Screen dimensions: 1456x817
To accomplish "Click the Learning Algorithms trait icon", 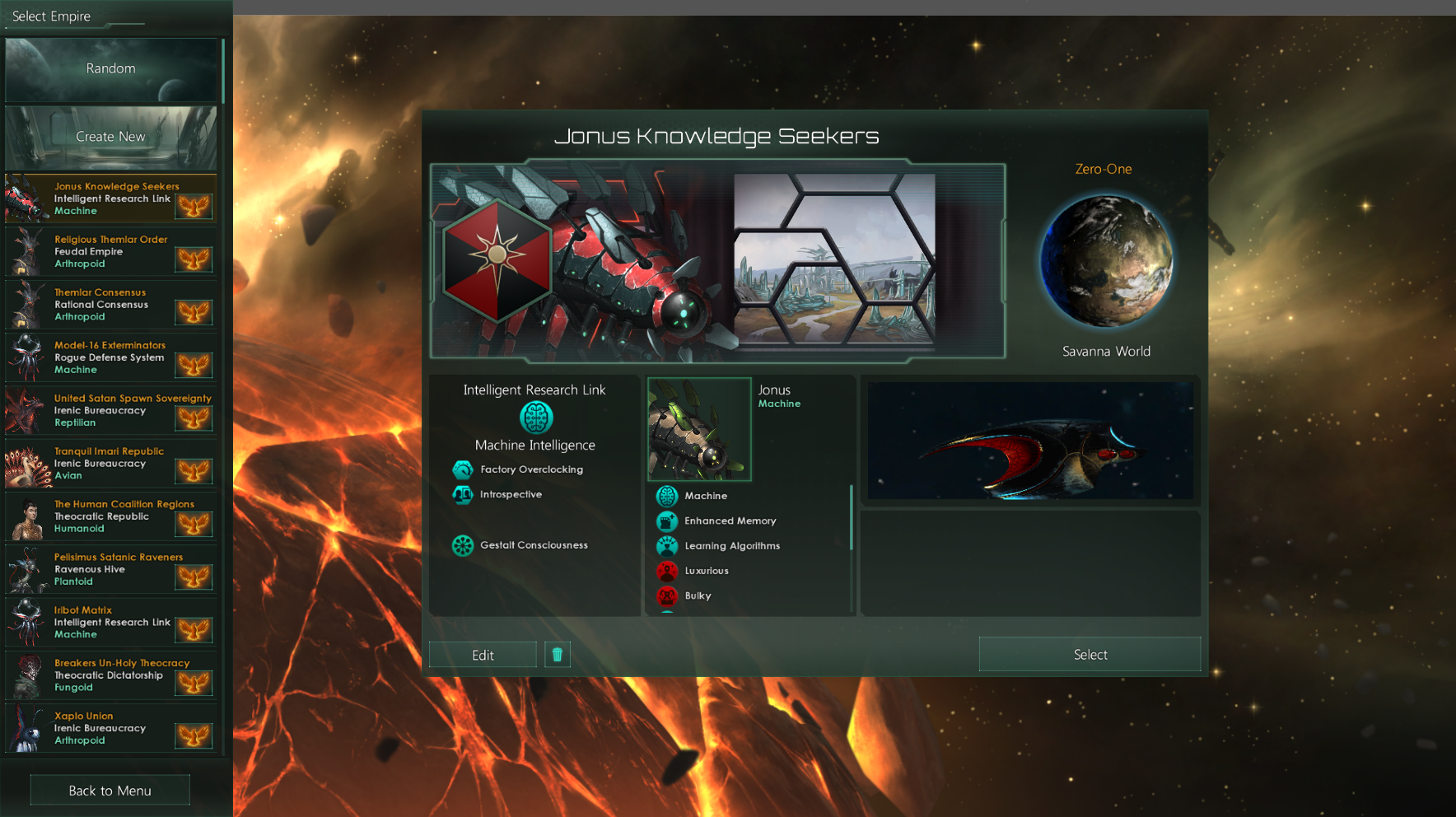I will (x=667, y=545).
